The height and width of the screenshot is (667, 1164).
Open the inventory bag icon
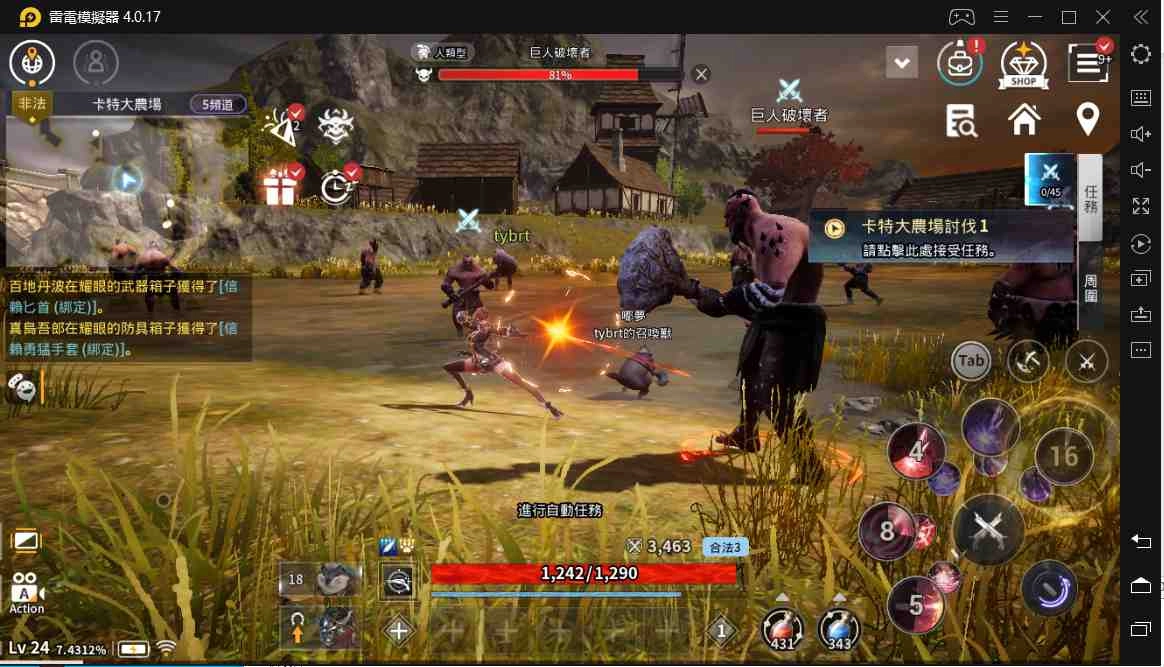(x=959, y=62)
